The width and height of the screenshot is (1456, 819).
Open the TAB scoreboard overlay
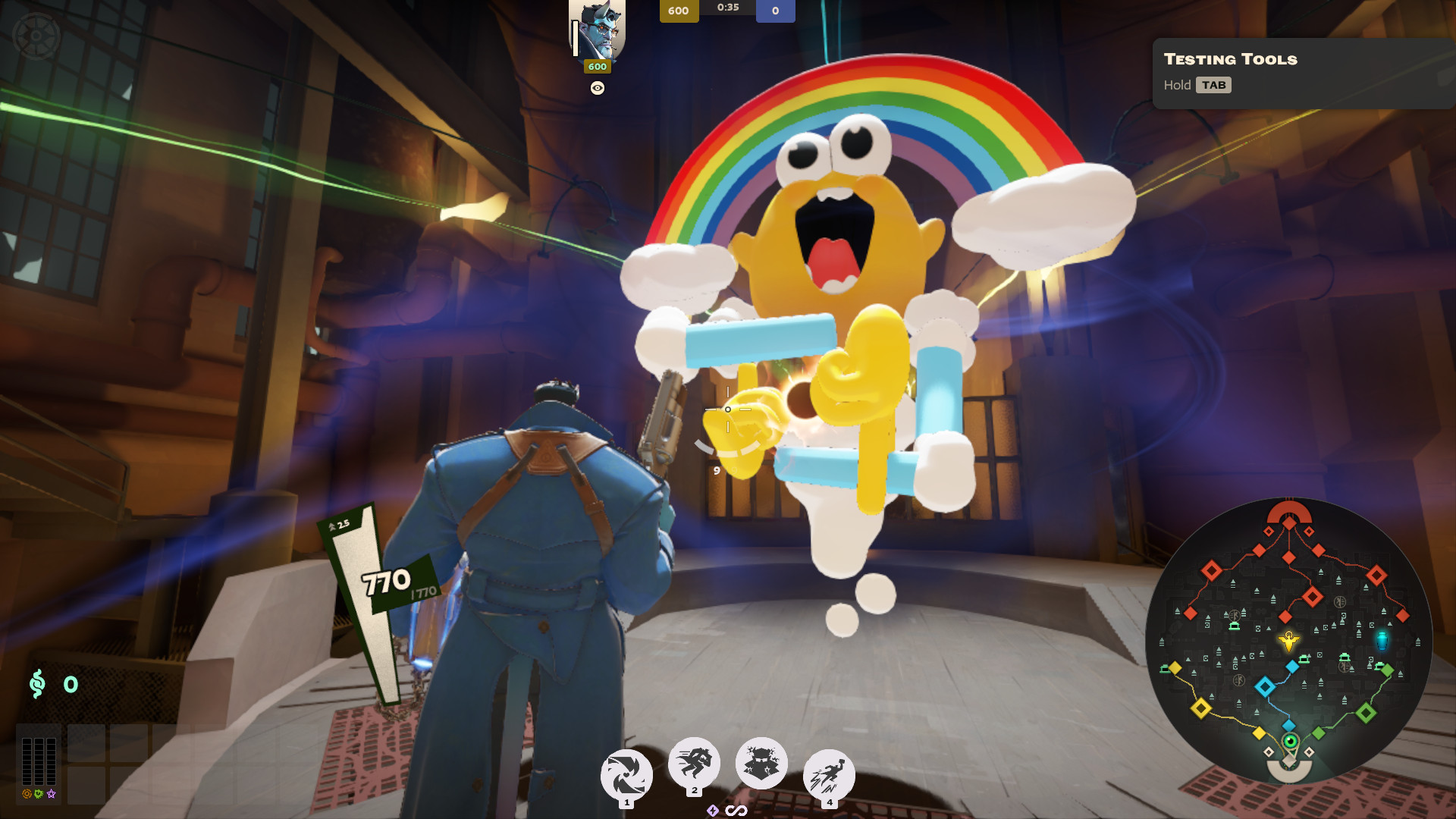pyautogui.click(x=1215, y=85)
